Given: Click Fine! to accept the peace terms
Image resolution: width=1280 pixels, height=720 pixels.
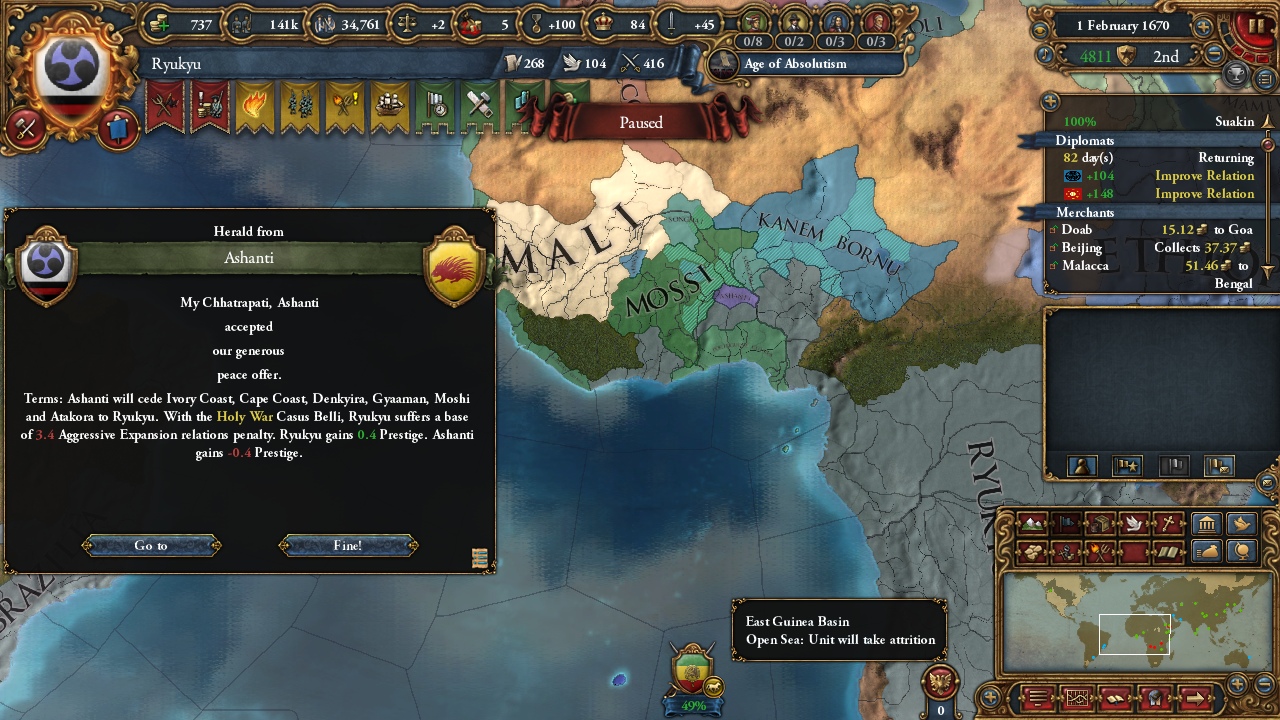Looking at the screenshot, I should click(x=347, y=545).
